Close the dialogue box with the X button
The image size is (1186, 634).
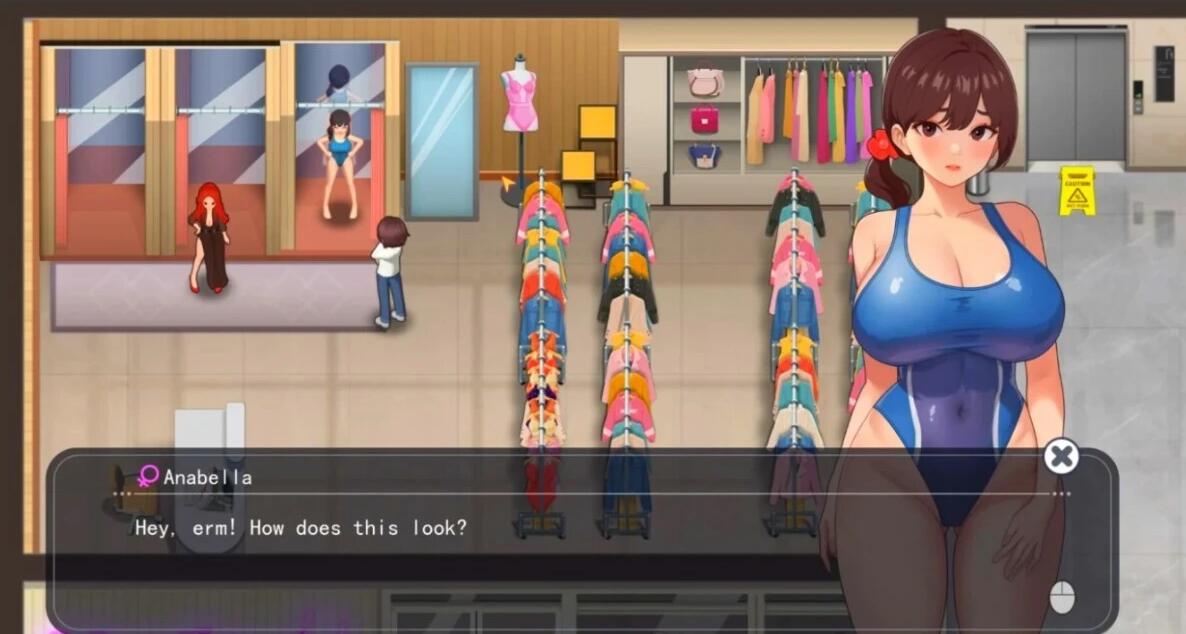click(x=1061, y=457)
